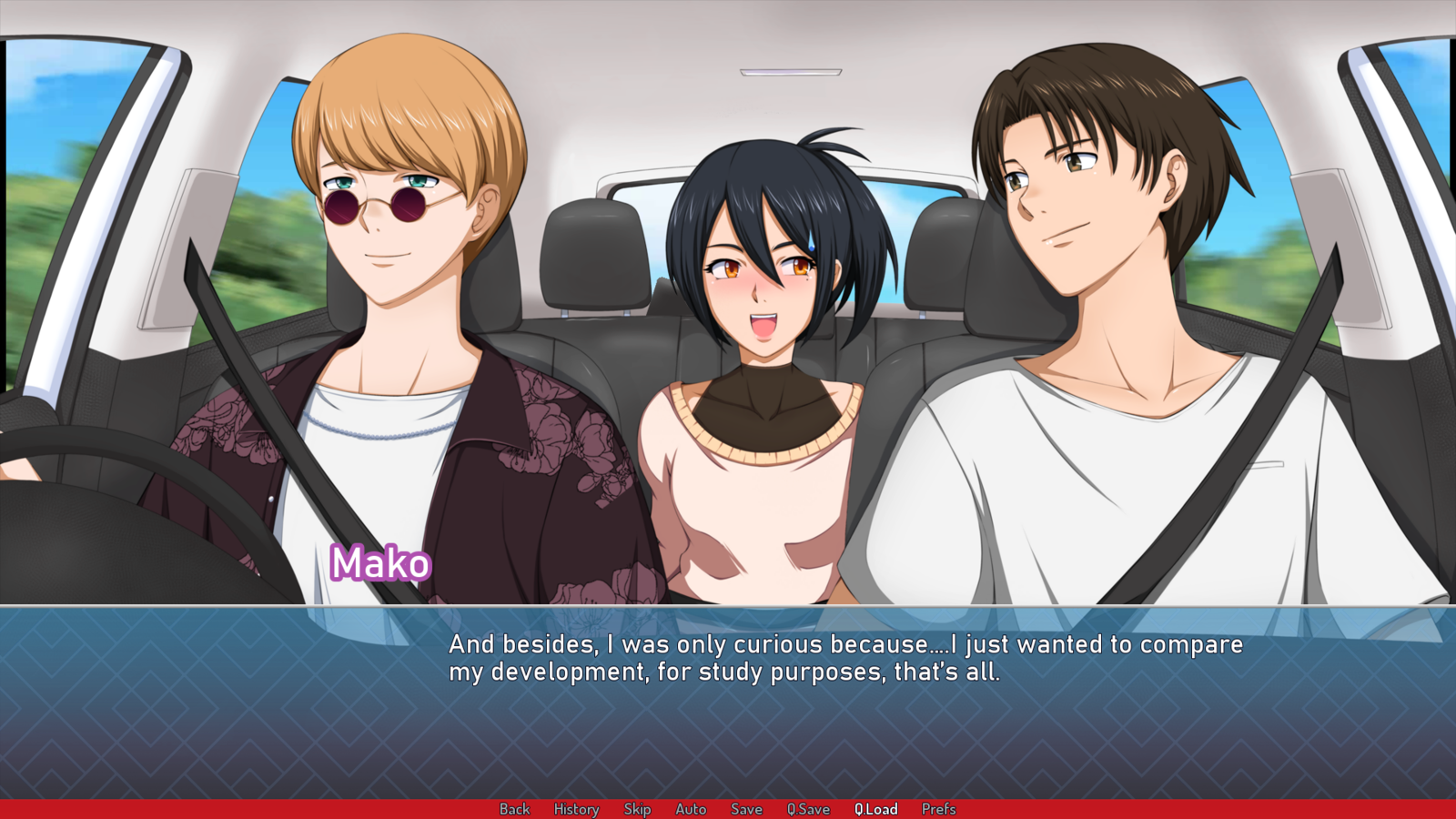Open the Save menu
Screen dimensions: 1456x819
coord(746,809)
